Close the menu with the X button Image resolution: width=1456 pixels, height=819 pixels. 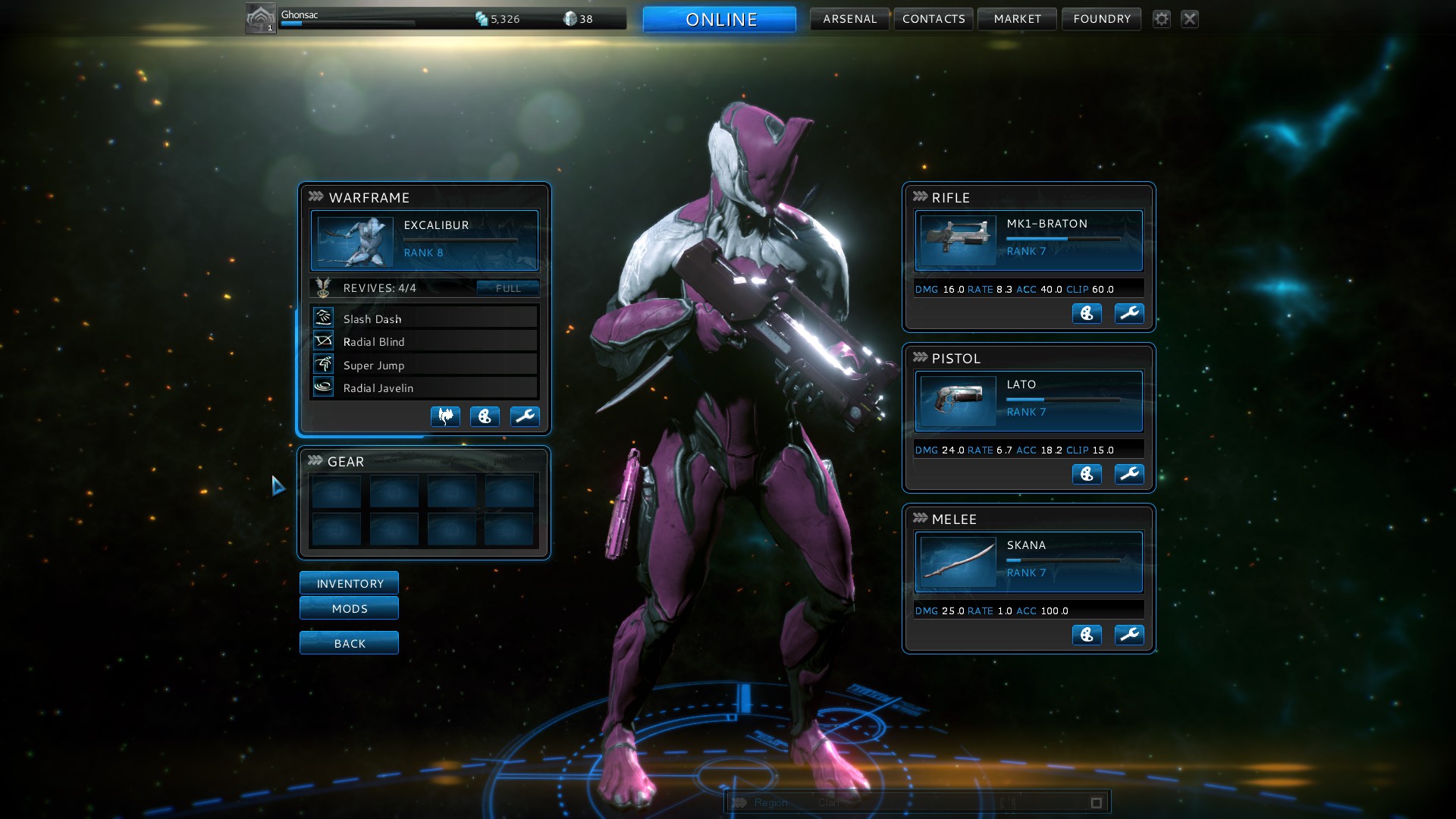tap(1189, 19)
